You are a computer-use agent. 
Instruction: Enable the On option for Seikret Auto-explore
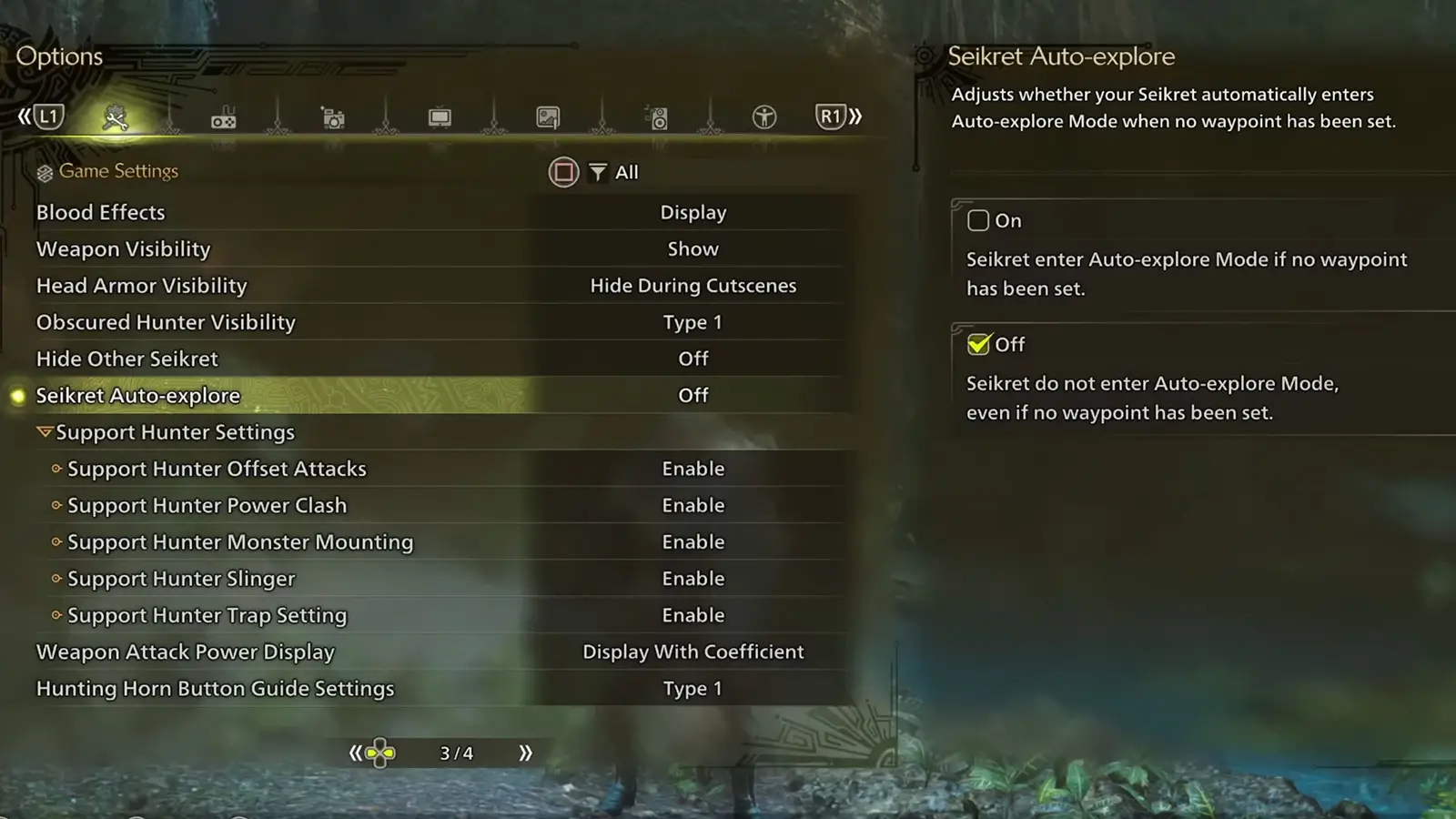point(978,220)
